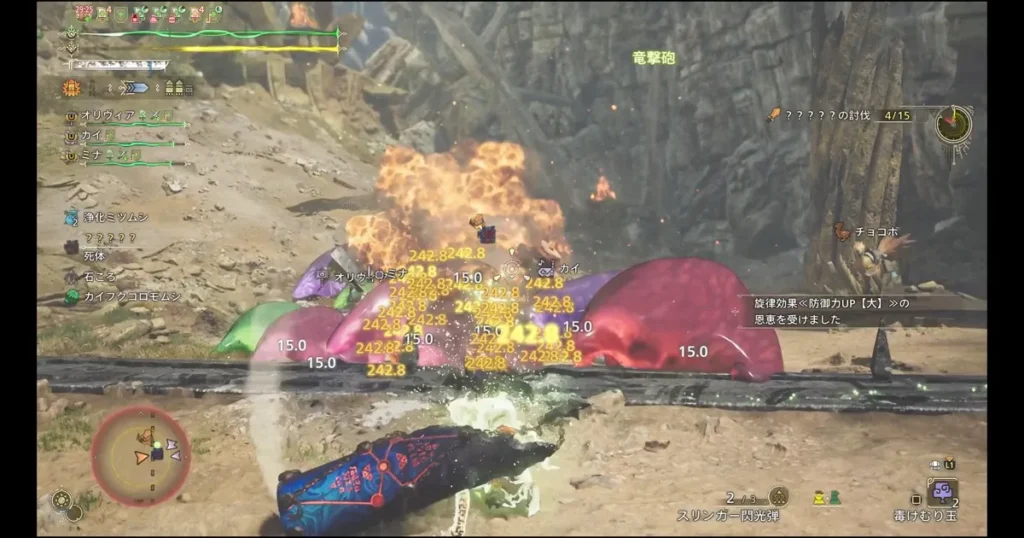Select the 毒けむり玉 item slot

click(942, 491)
